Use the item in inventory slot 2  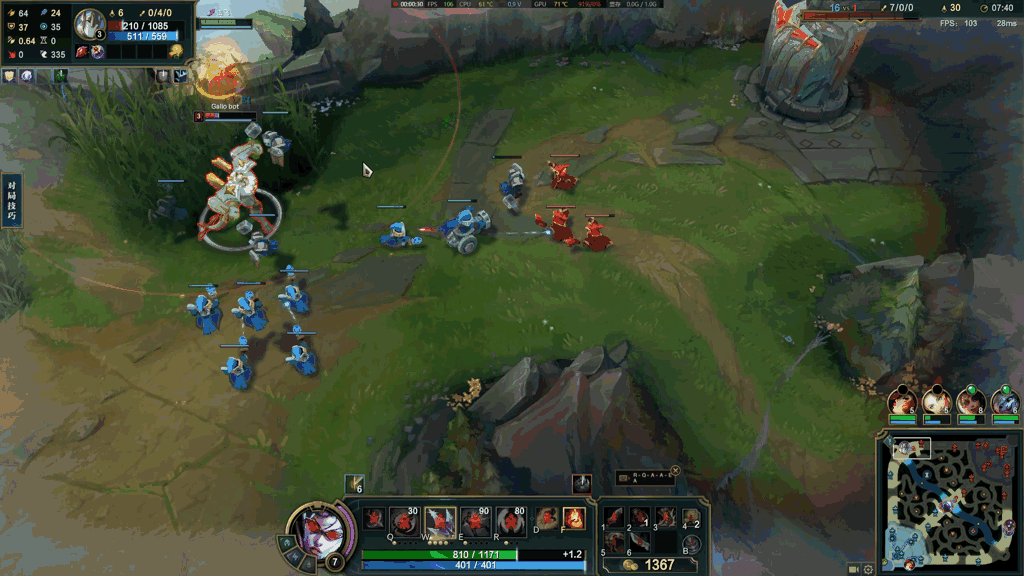(x=639, y=518)
